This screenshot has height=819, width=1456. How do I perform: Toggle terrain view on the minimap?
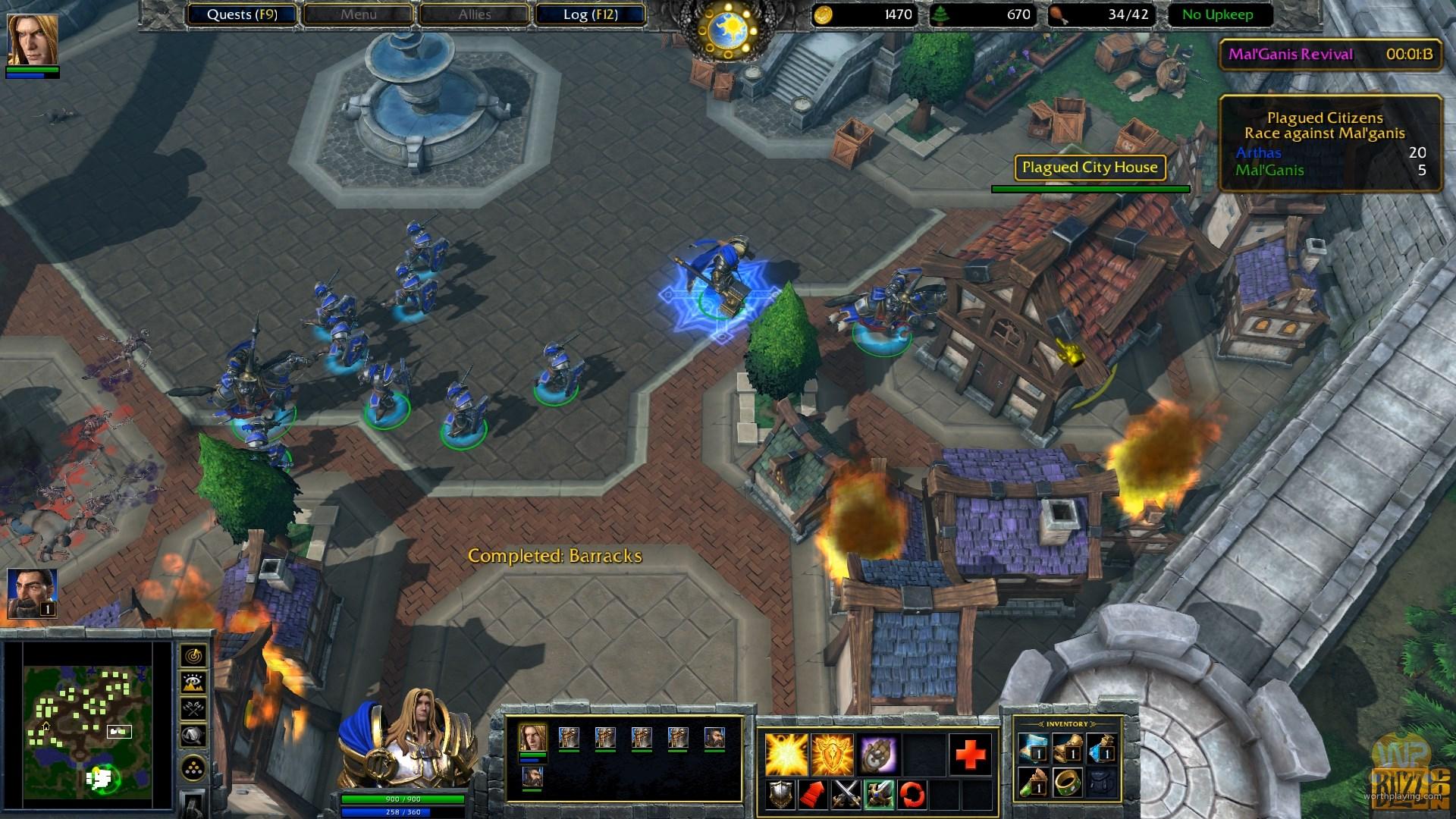coord(193,682)
